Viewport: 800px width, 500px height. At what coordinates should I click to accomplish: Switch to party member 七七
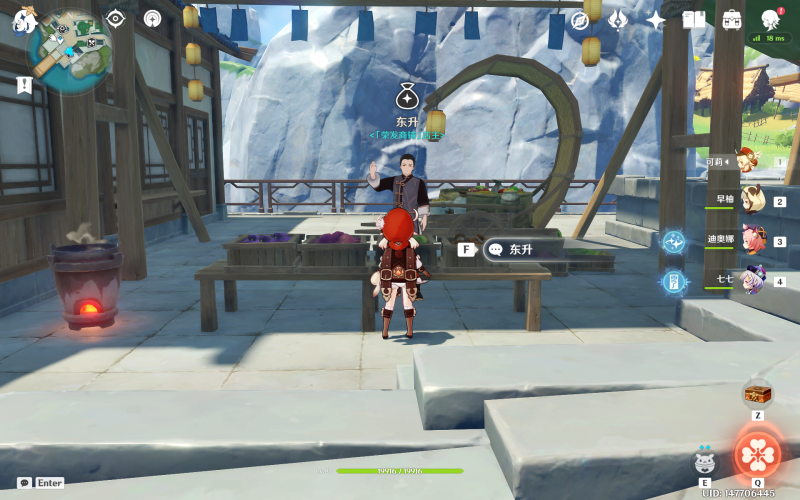pos(750,281)
